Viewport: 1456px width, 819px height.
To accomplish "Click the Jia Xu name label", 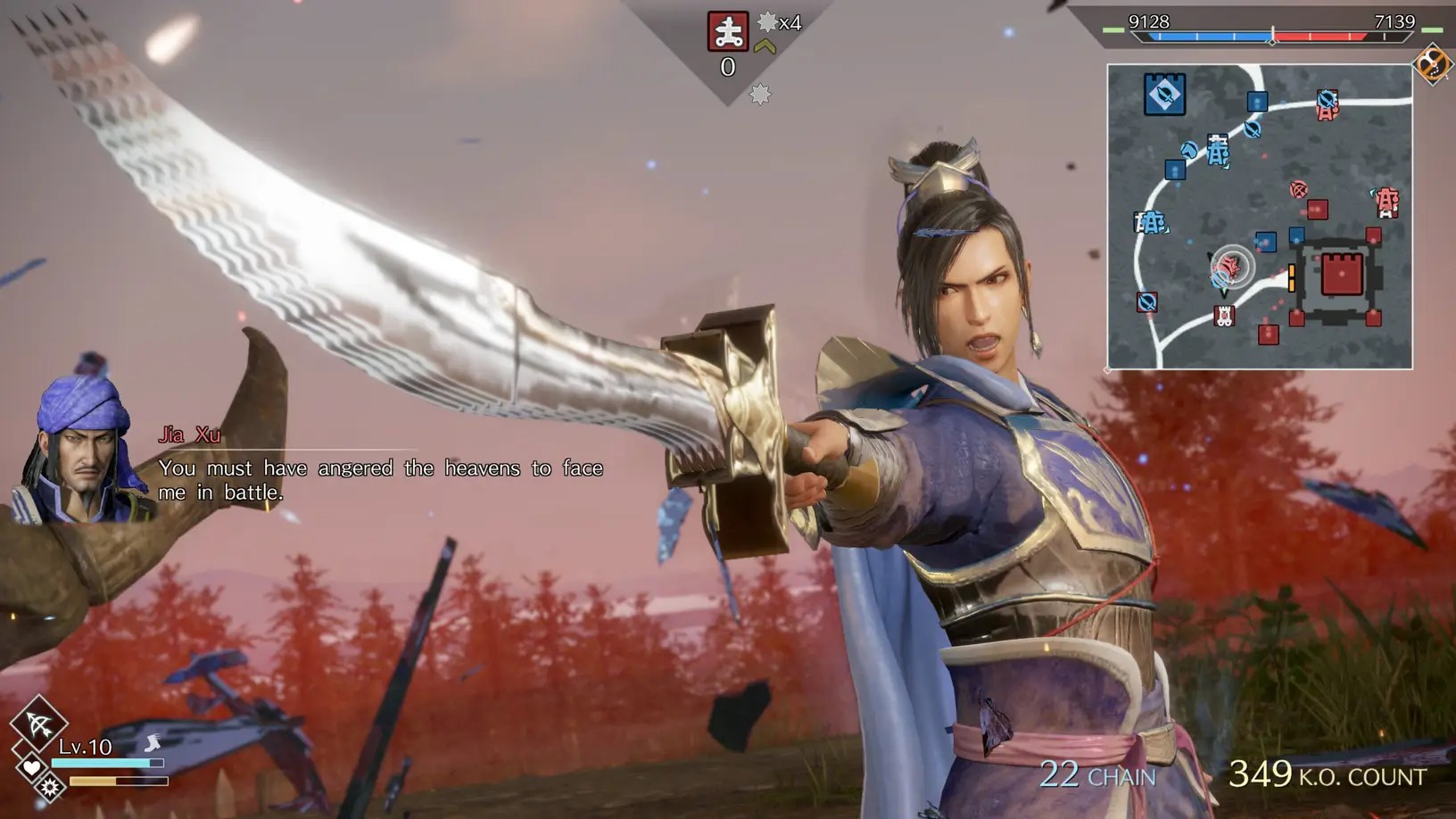I will pyautogui.click(x=190, y=435).
